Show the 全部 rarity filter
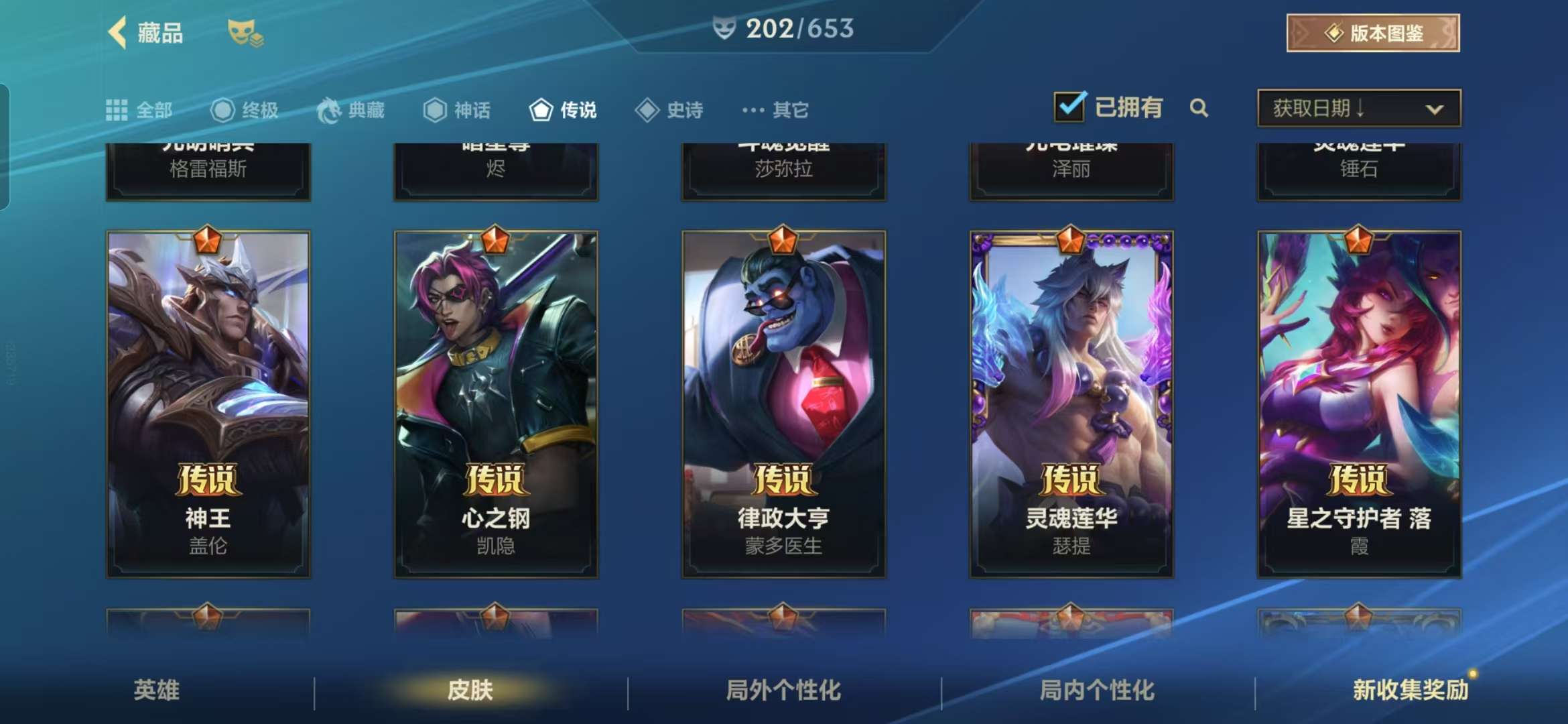 [139, 110]
